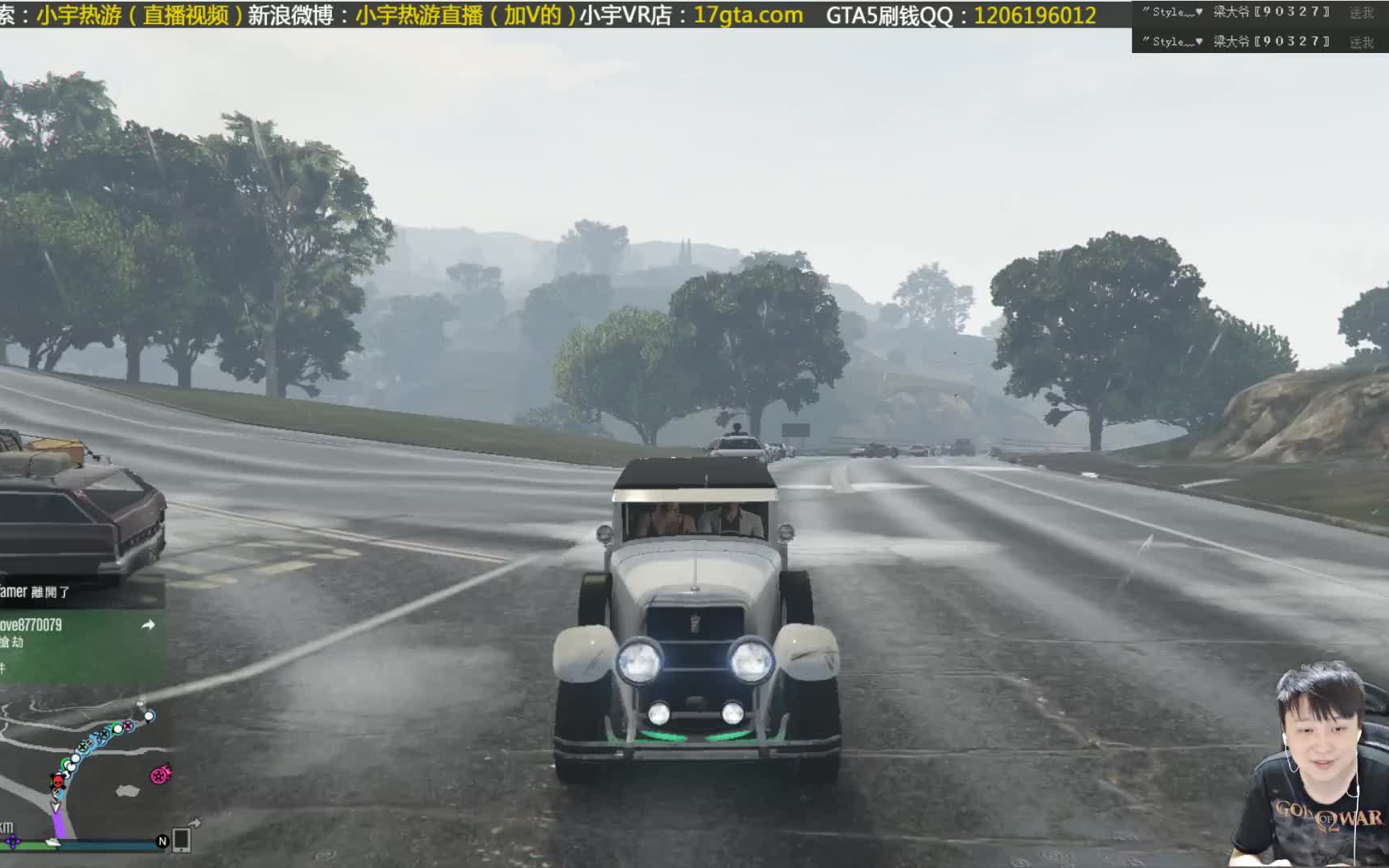1389x868 pixels.
Task: Click the 送我 button in the chat panel
Action: point(1362,13)
